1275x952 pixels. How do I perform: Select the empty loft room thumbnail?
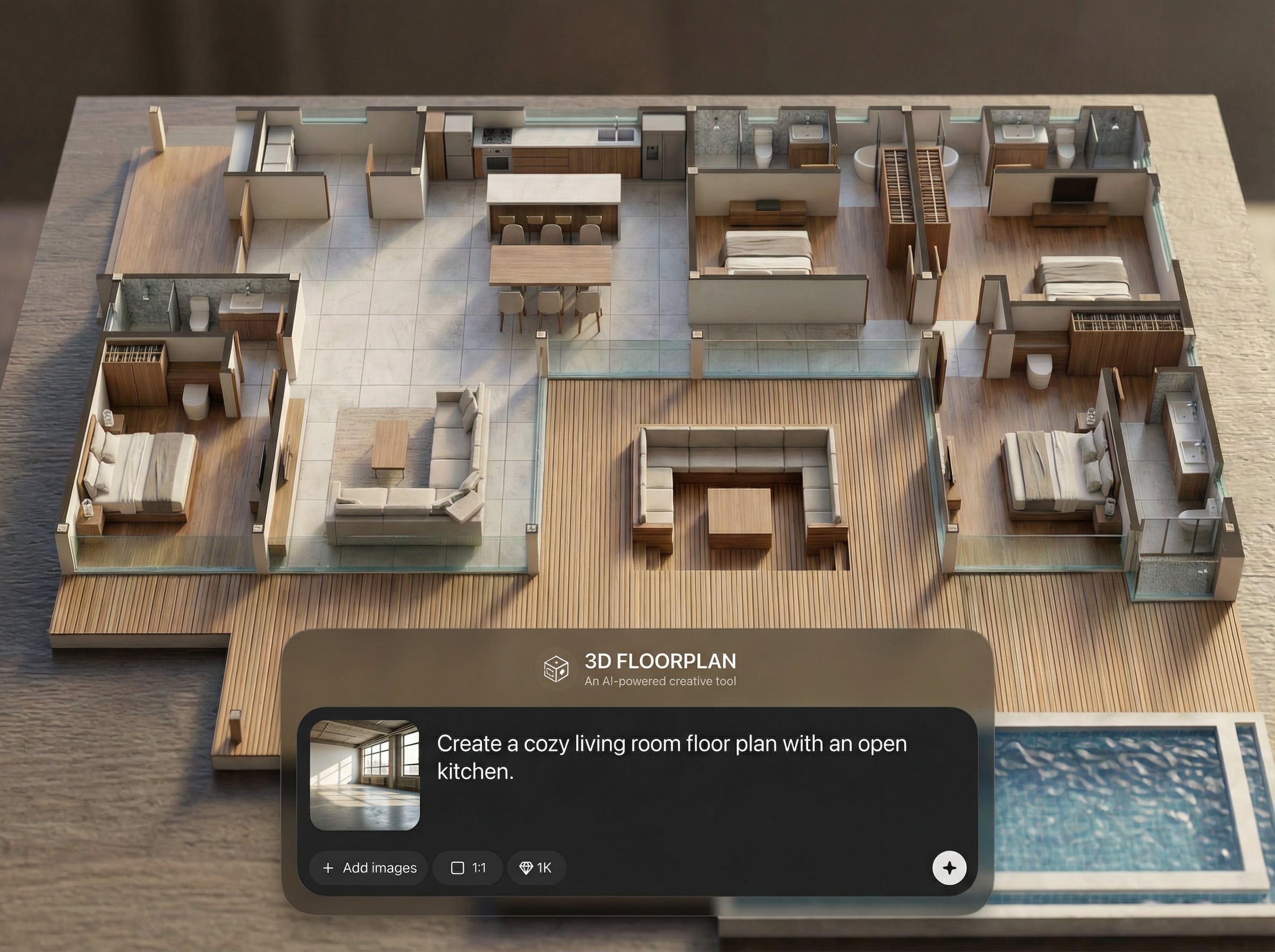364,775
